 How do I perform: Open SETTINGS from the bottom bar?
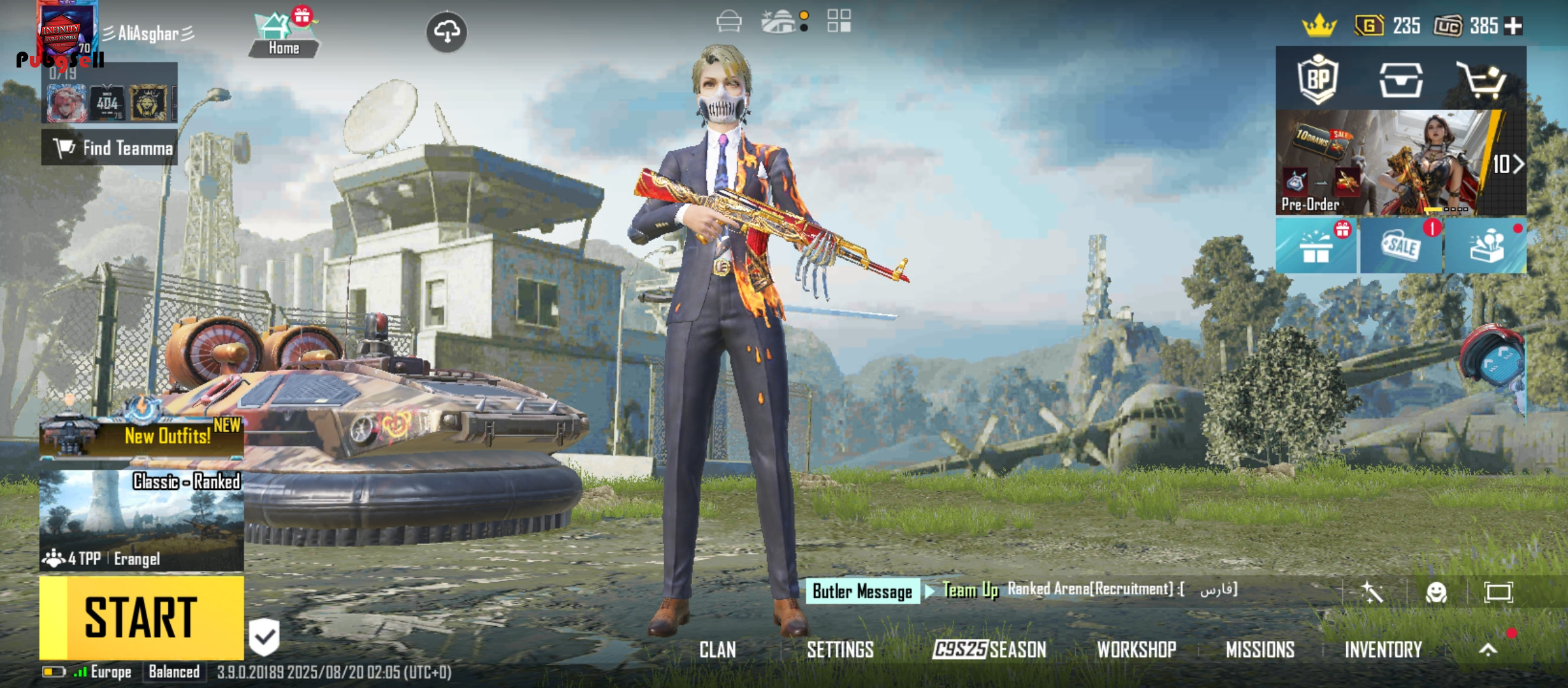point(840,649)
